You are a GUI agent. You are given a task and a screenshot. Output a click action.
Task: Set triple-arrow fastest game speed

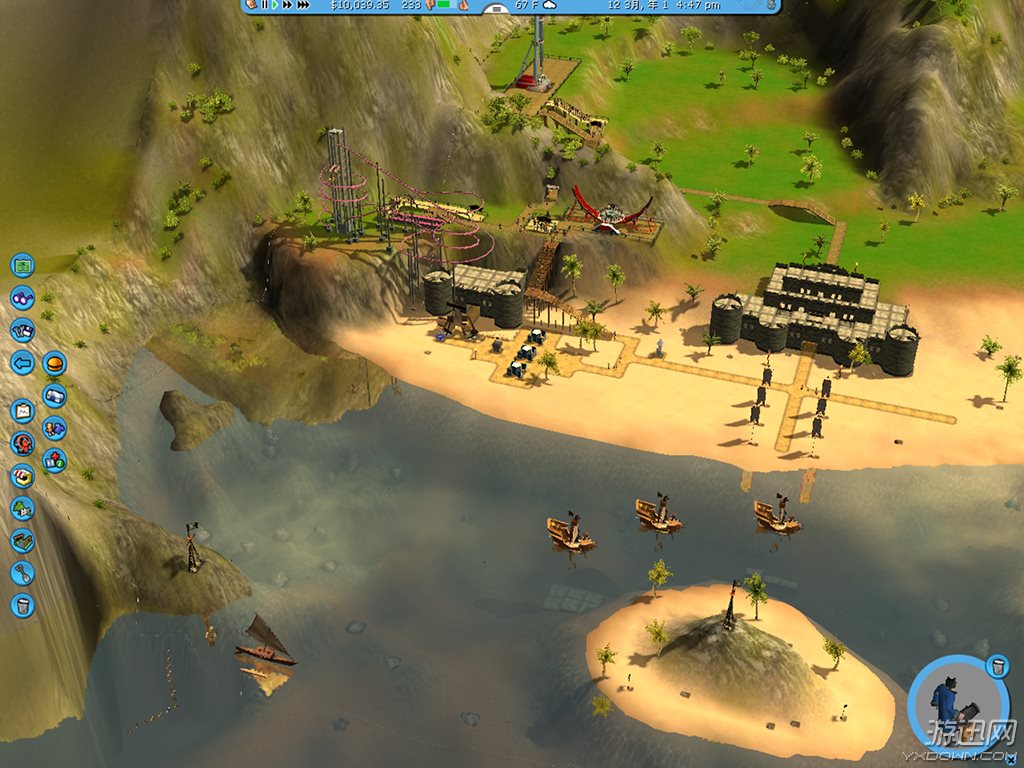pos(304,5)
